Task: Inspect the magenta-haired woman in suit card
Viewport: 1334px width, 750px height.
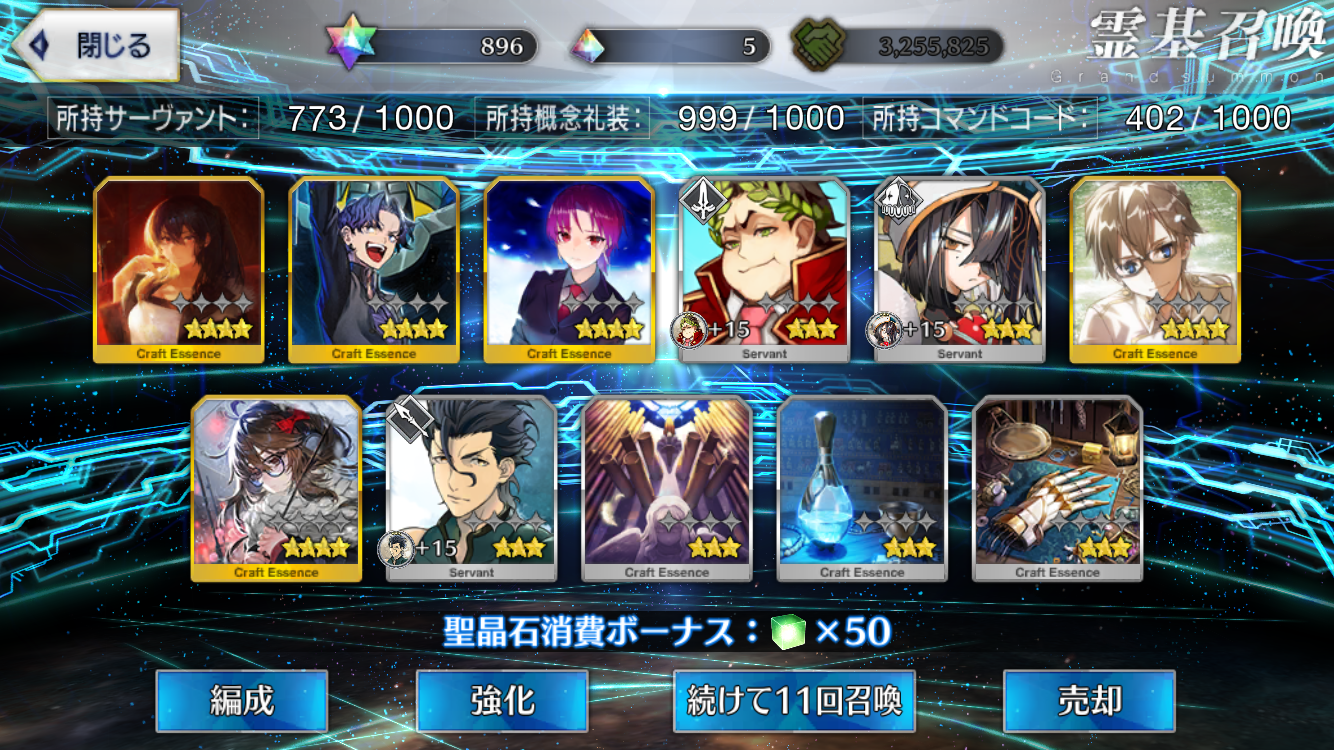Action: [569, 269]
